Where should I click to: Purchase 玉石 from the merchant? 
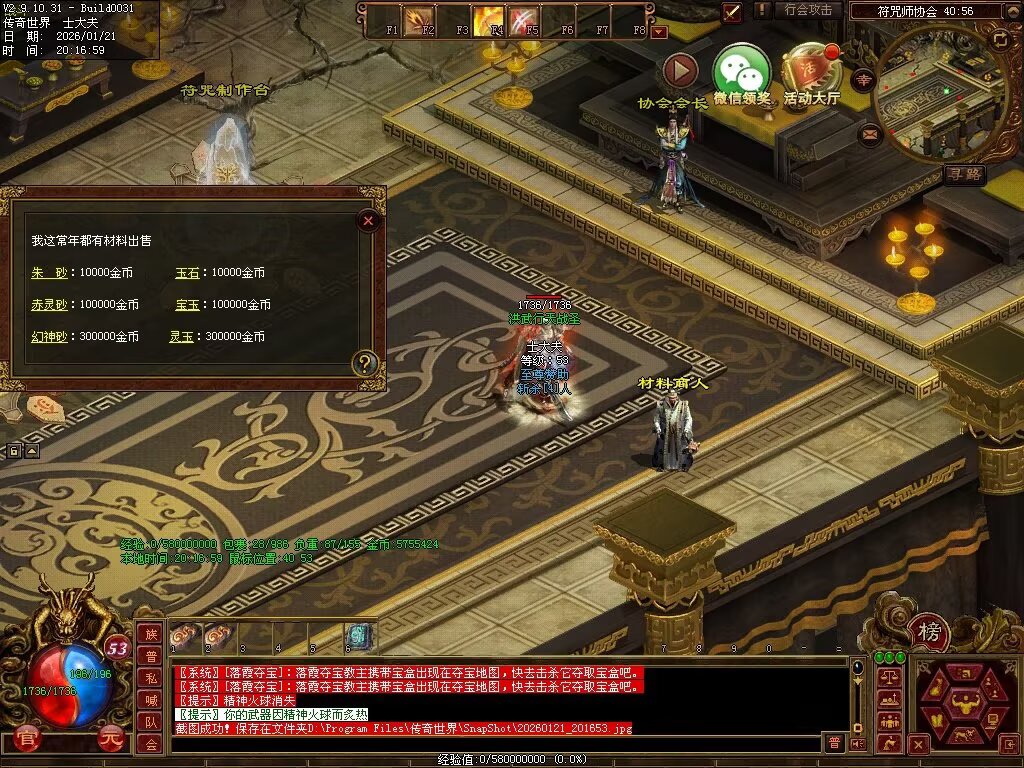point(187,272)
